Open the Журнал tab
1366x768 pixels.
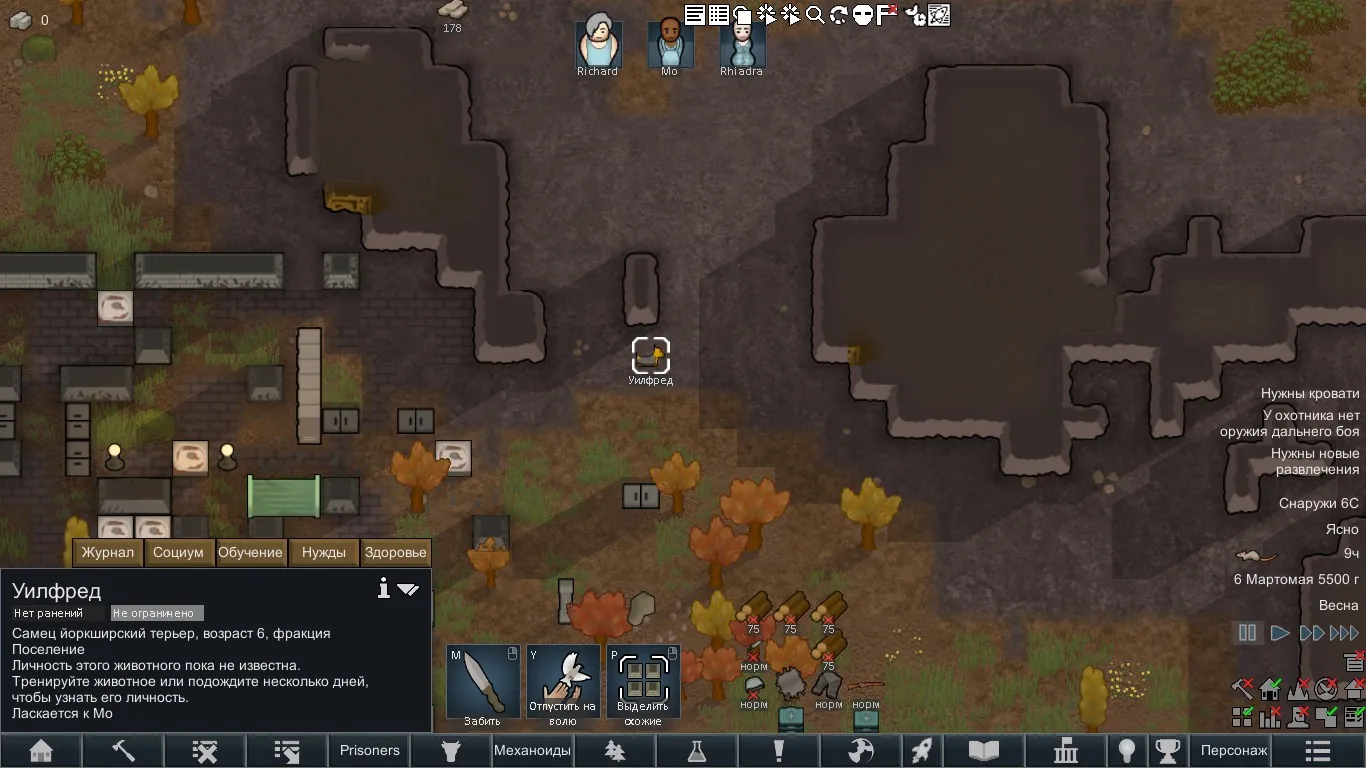click(x=108, y=552)
